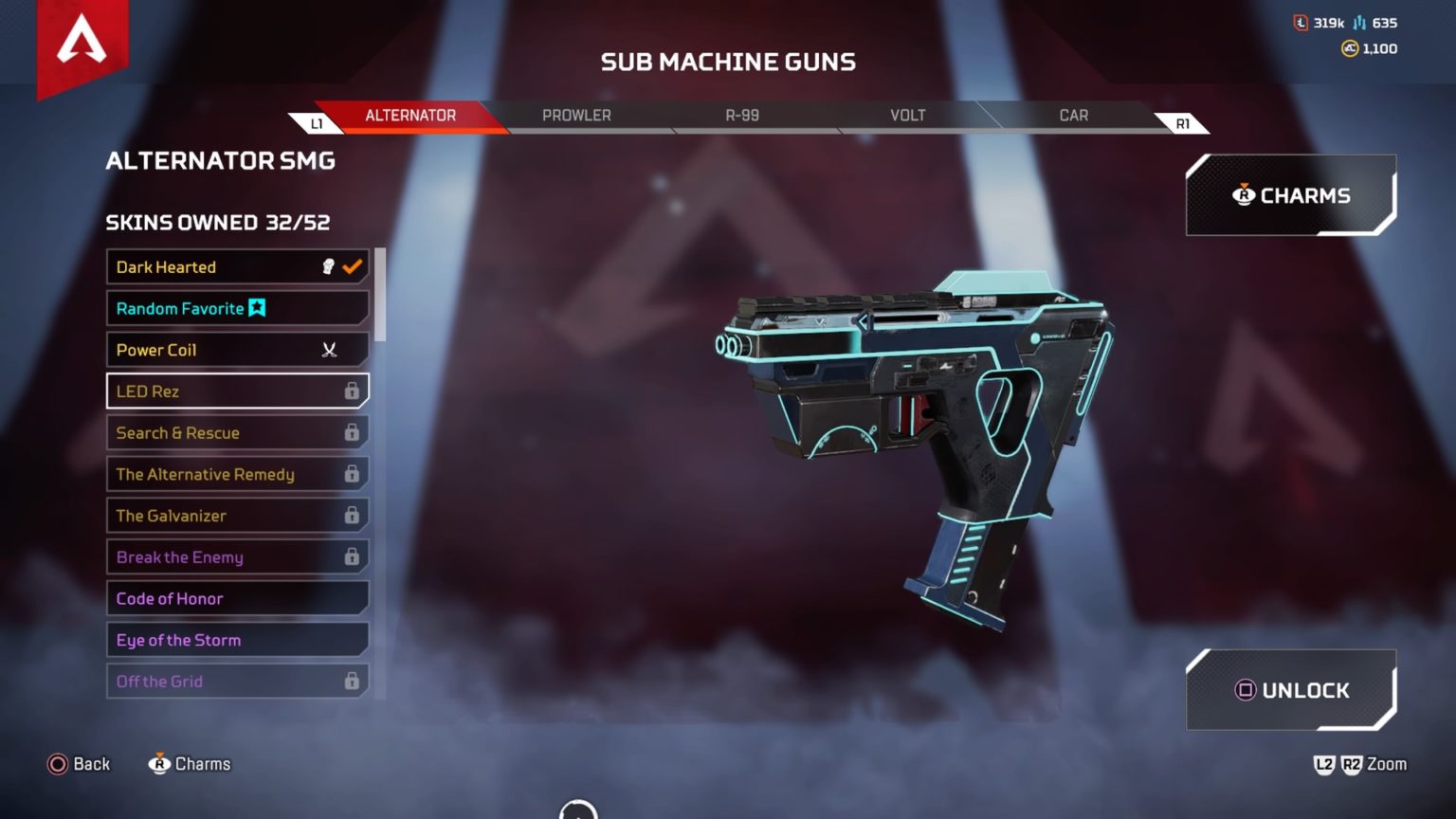1456x819 pixels.
Task: Click the red Legend Tokens currency icon
Action: (x=1301, y=23)
